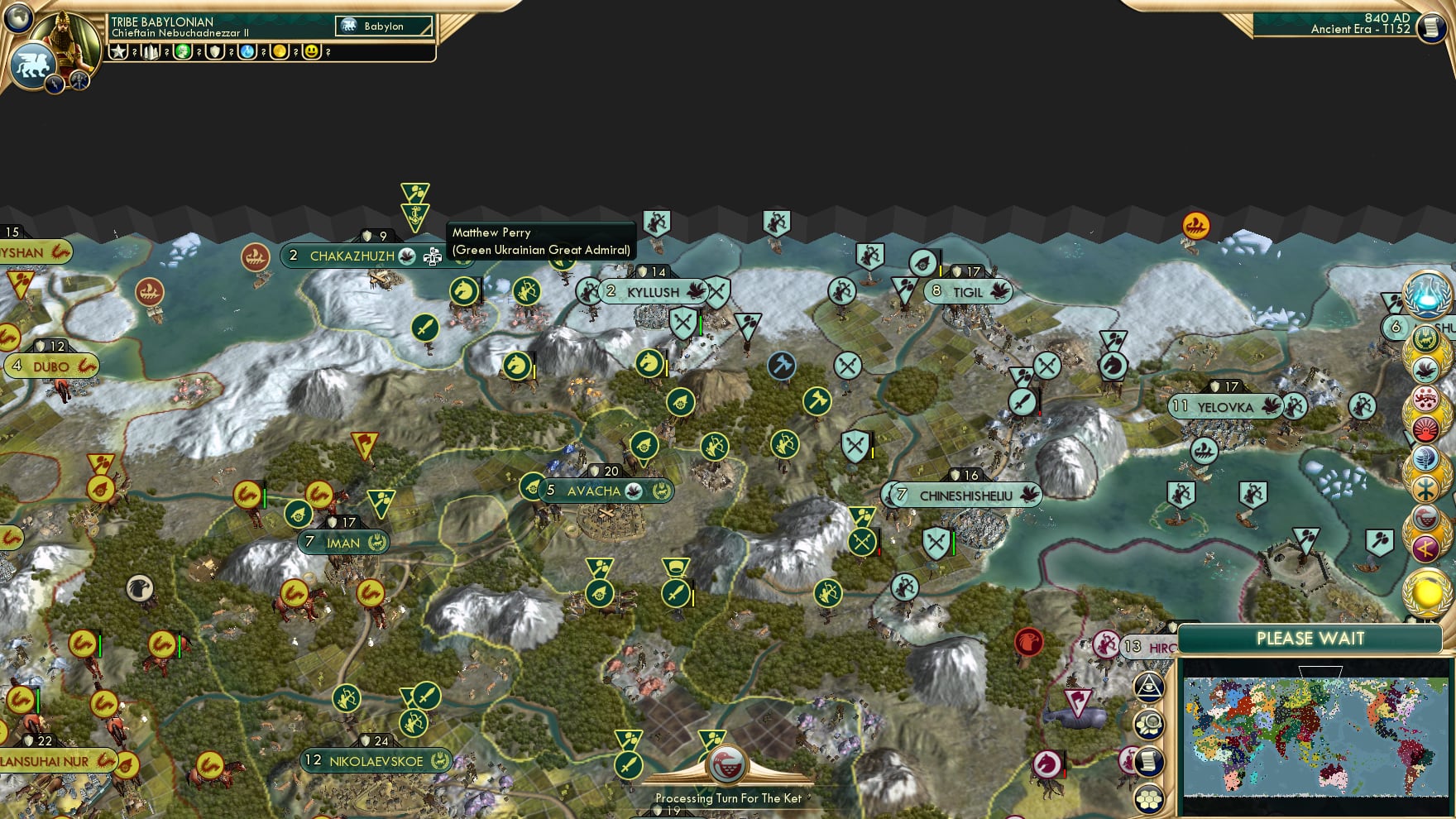This screenshot has width=1456, height=819.
Task: Click the Babylonian winged lion emblem
Action: point(31,65)
